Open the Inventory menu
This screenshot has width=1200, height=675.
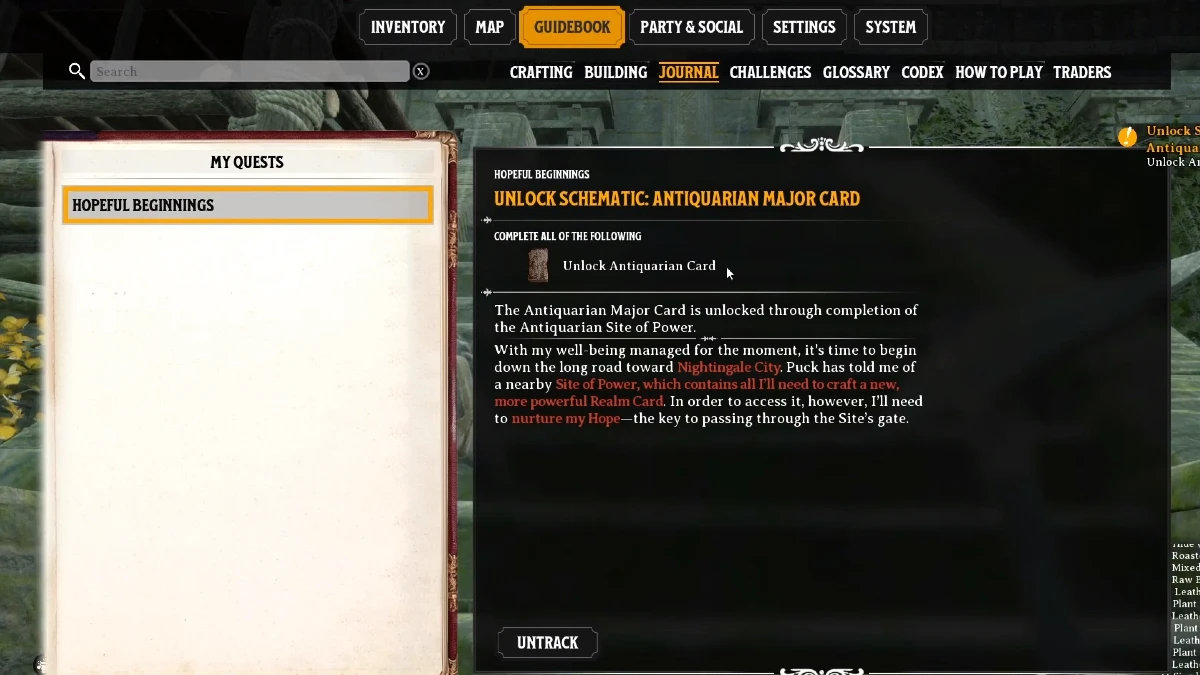click(407, 27)
